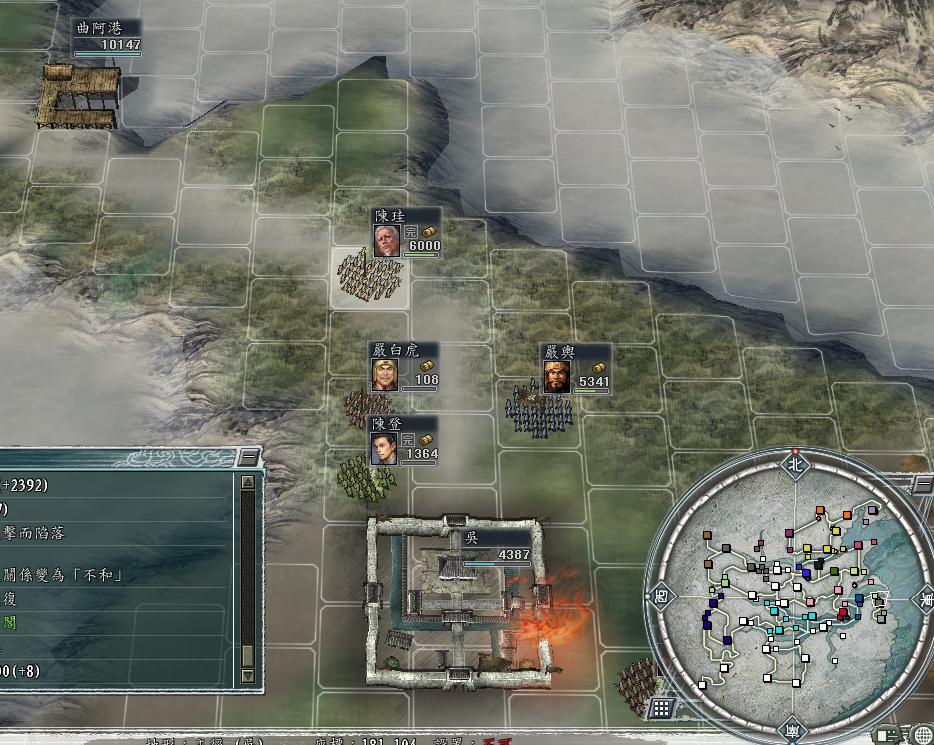The height and width of the screenshot is (745, 934).
Task: Click the log's scroll-up arrow
Action: (248, 483)
